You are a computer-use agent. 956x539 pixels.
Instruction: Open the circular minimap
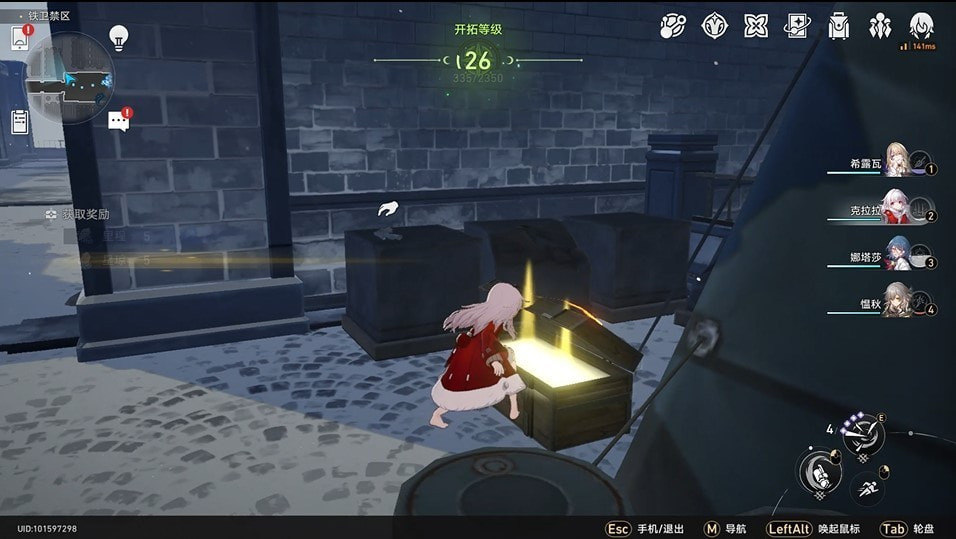(68, 76)
